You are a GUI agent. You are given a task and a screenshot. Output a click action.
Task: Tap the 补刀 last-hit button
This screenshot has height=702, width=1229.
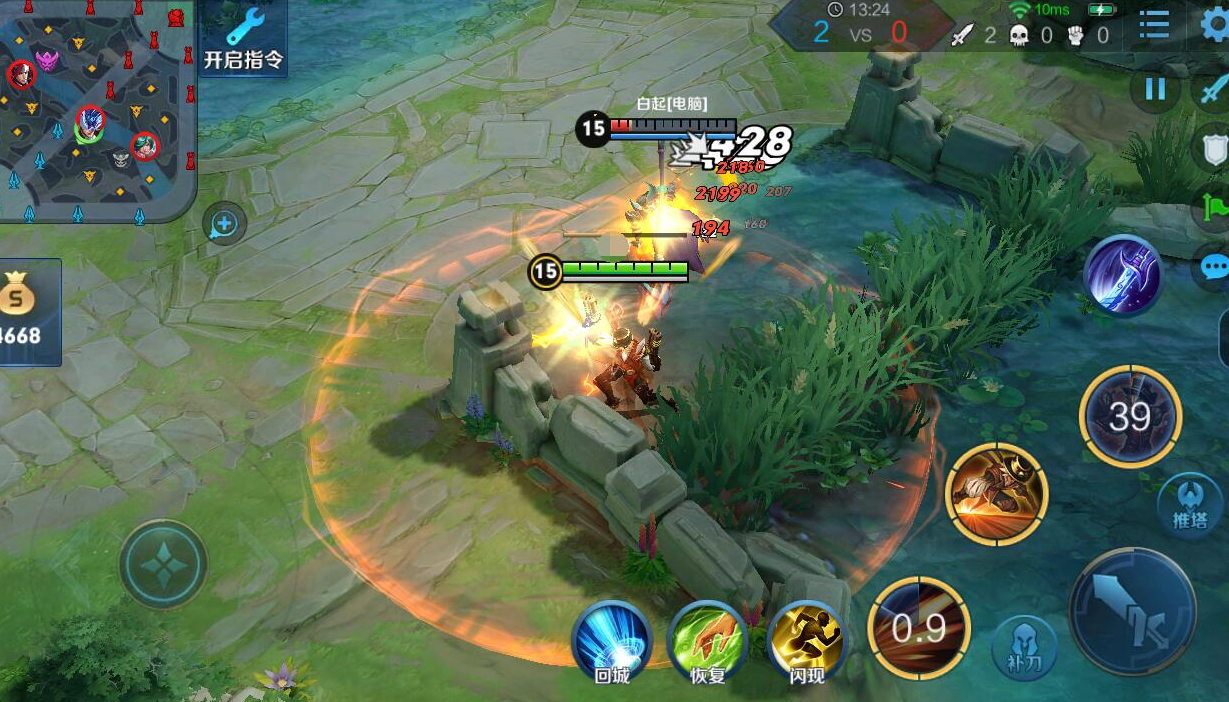pyautogui.click(x=1025, y=648)
